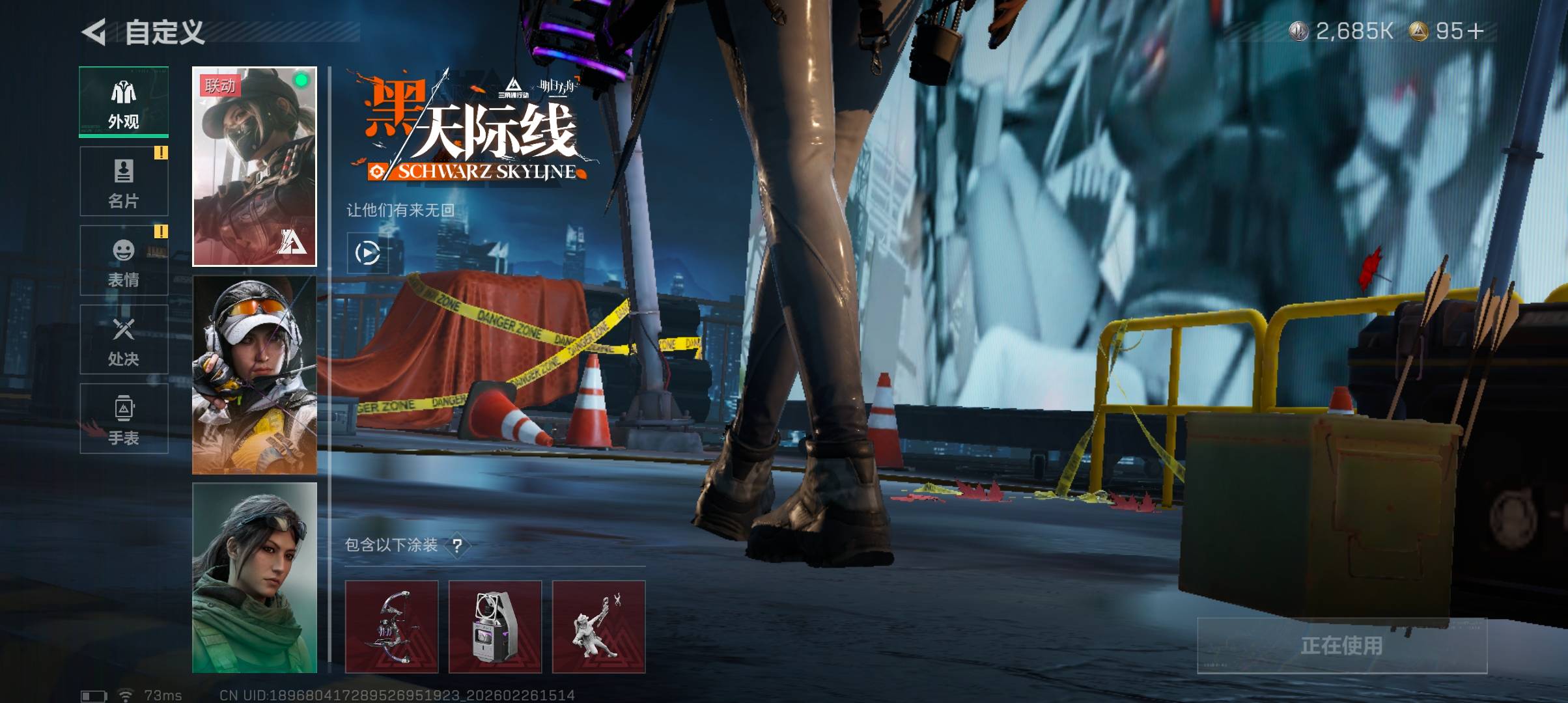
Task: View the white device skin item
Action: pyautogui.click(x=495, y=627)
